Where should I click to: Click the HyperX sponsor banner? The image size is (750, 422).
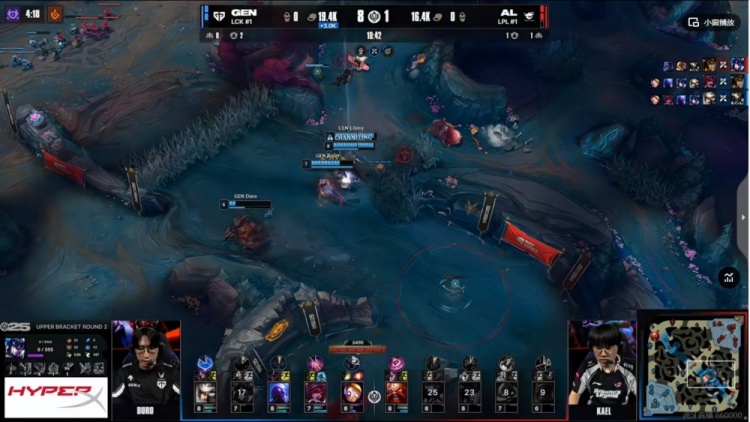56,398
